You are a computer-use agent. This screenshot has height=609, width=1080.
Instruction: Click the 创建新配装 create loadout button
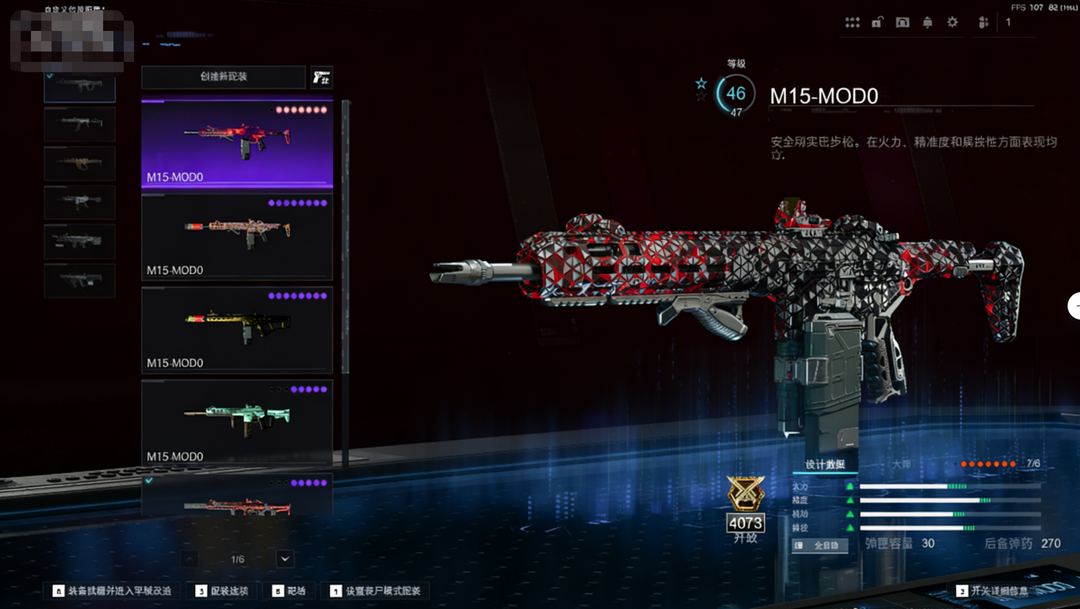pos(223,77)
